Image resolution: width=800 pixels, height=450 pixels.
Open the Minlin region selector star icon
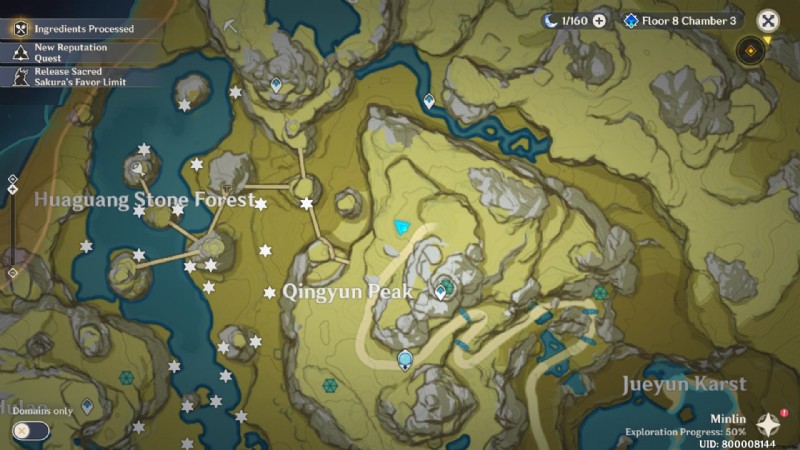[769, 423]
